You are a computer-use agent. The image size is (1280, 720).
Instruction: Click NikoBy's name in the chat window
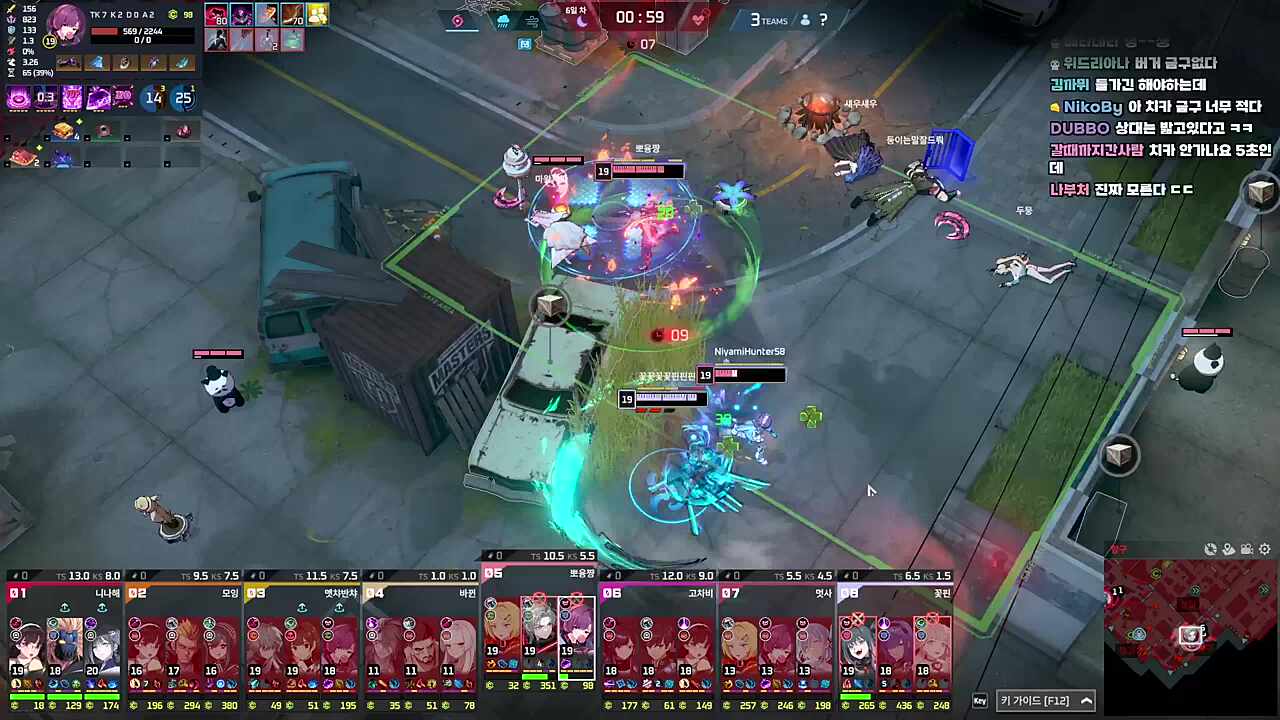pyautogui.click(x=1095, y=106)
